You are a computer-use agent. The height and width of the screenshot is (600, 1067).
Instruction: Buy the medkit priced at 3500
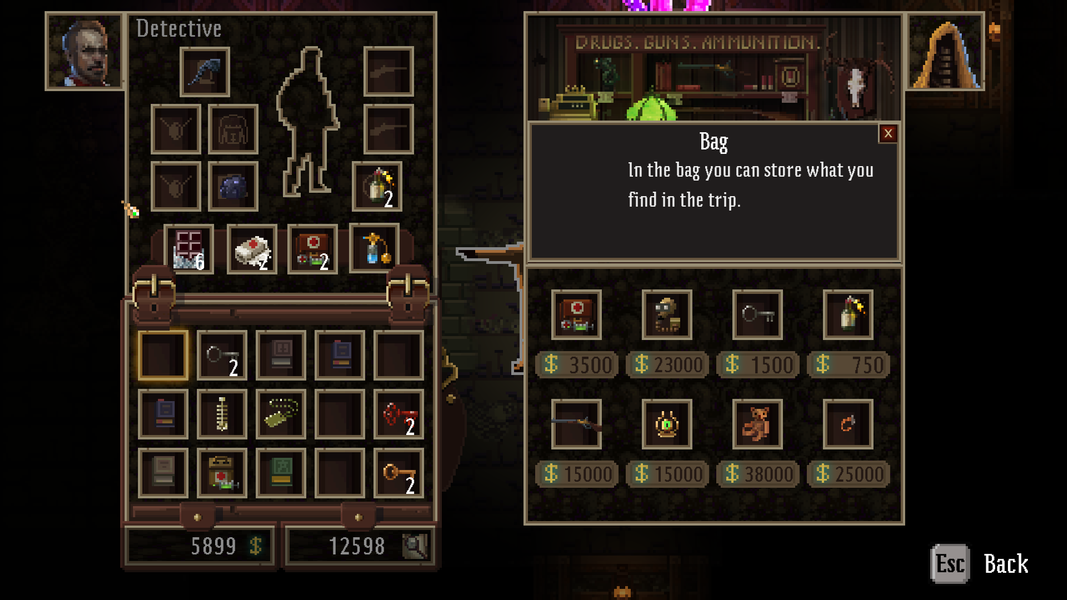click(577, 315)
